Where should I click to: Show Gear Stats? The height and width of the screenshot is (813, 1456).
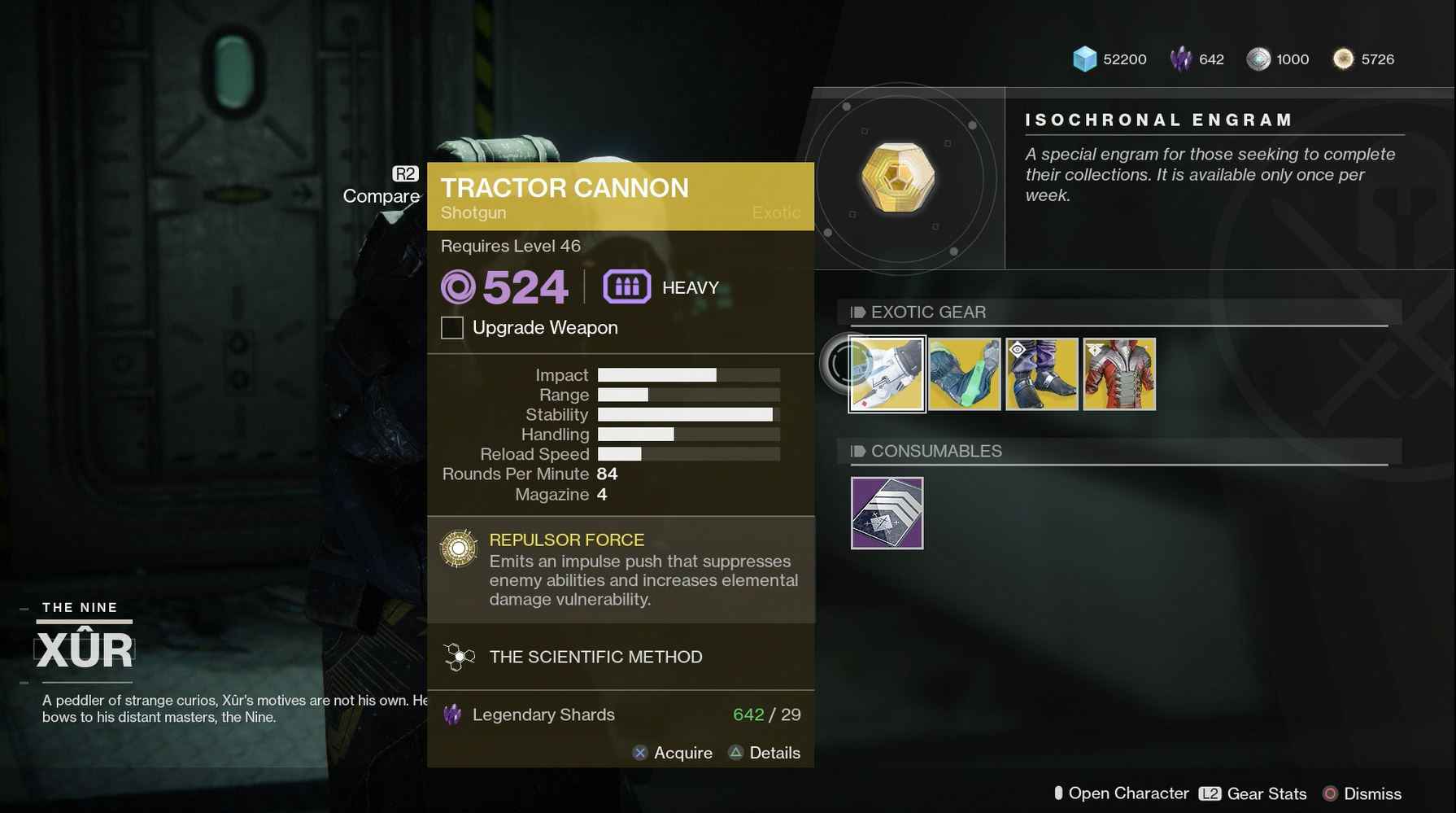click(1253, 793)
